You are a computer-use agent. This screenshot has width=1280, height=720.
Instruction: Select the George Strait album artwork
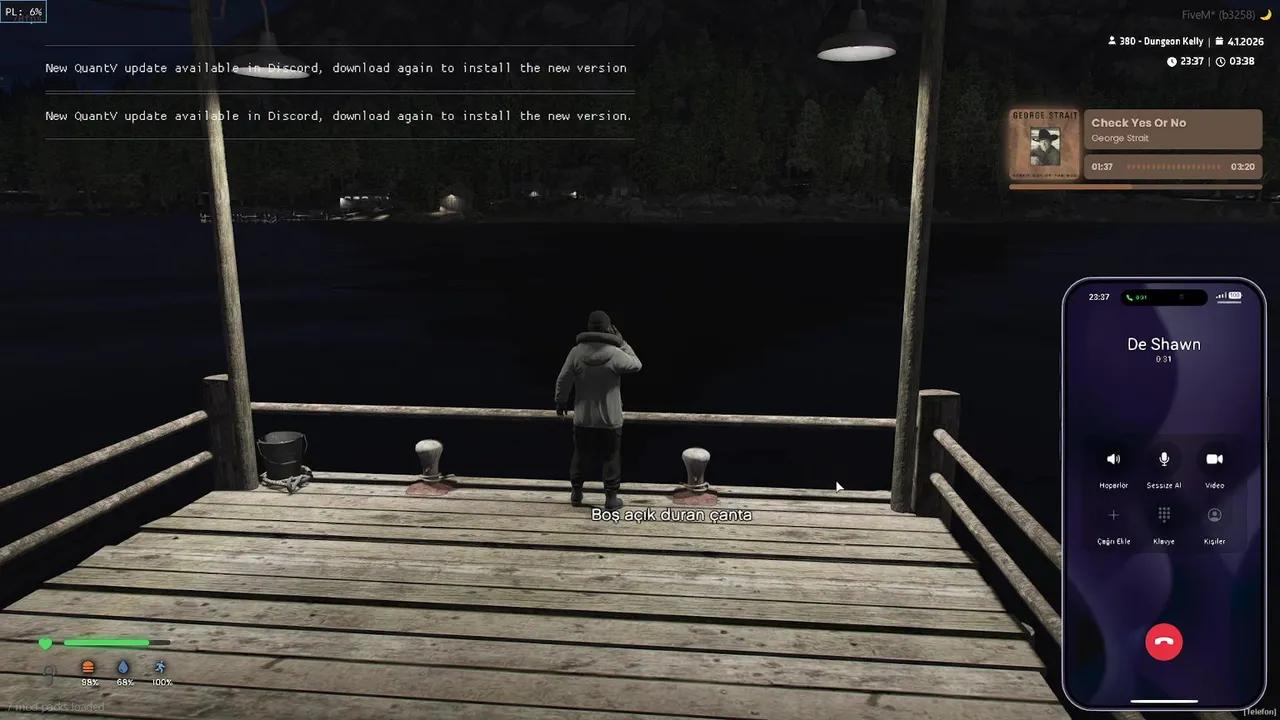click(1045, 143)
